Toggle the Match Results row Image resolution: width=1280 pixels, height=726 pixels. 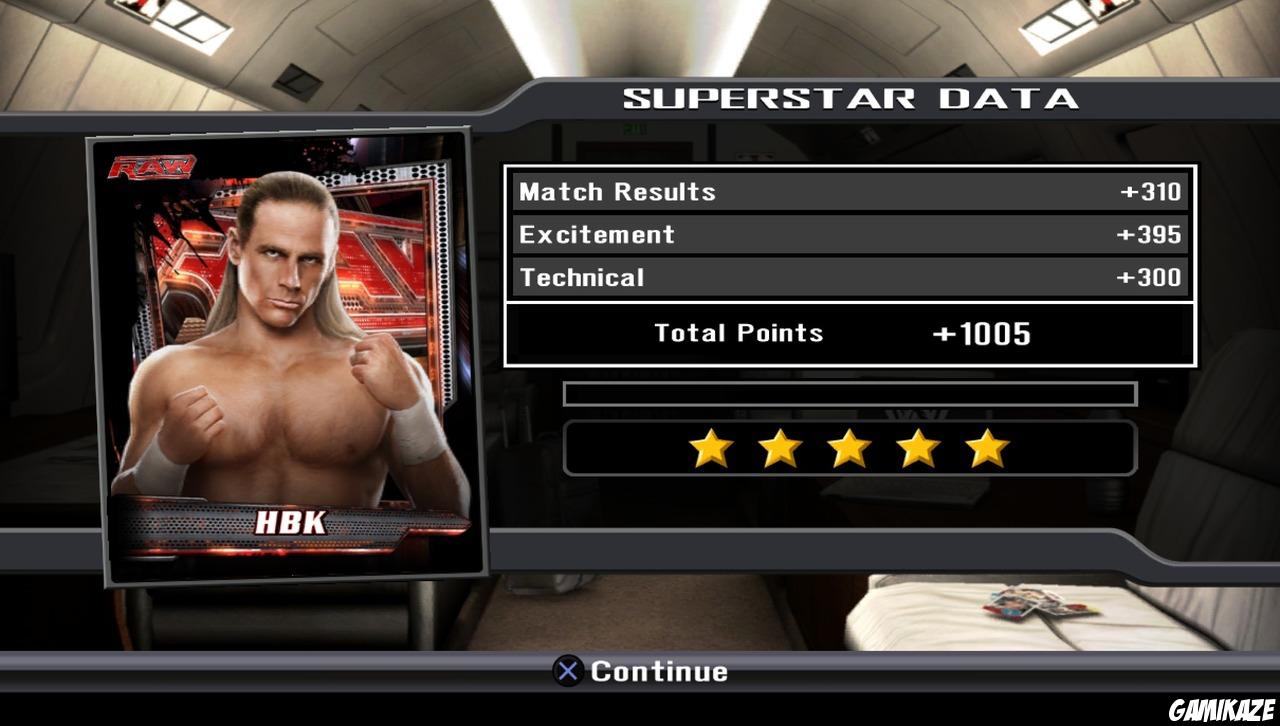[848, 191]
